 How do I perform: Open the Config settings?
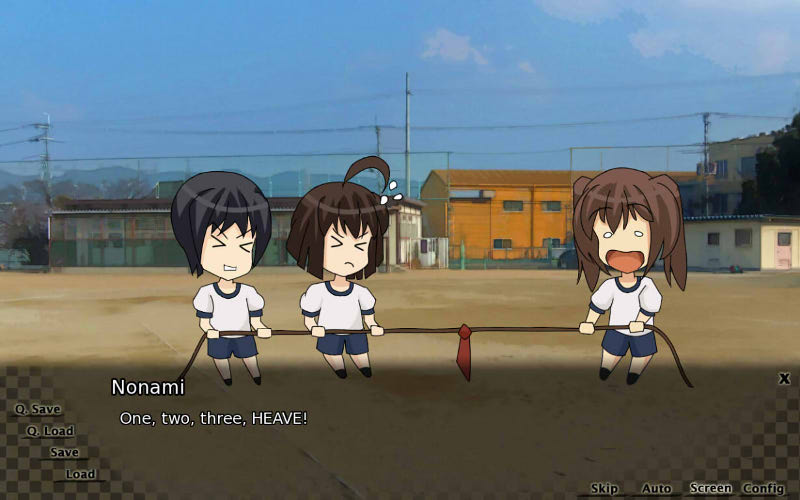pyautogui.click(x=763, y=488)
